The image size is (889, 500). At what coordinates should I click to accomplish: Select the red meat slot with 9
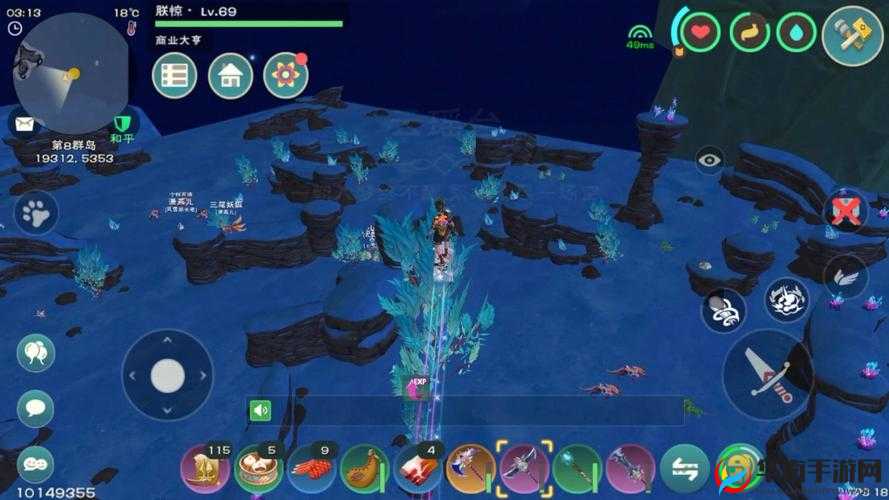[312, 467]
